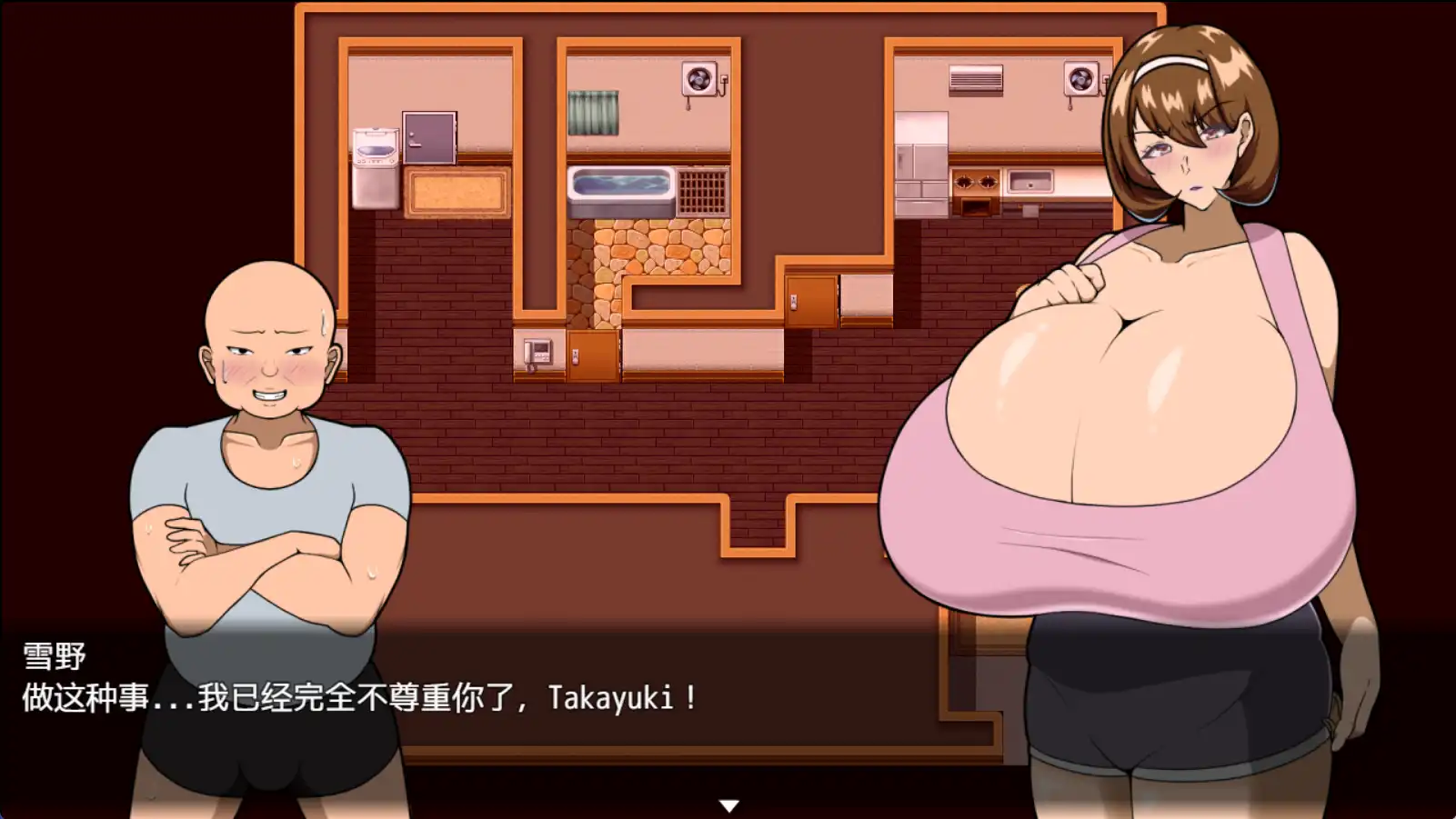Click the down arrow to advance dialogue
1456x819 pixels.
[728, 804]
